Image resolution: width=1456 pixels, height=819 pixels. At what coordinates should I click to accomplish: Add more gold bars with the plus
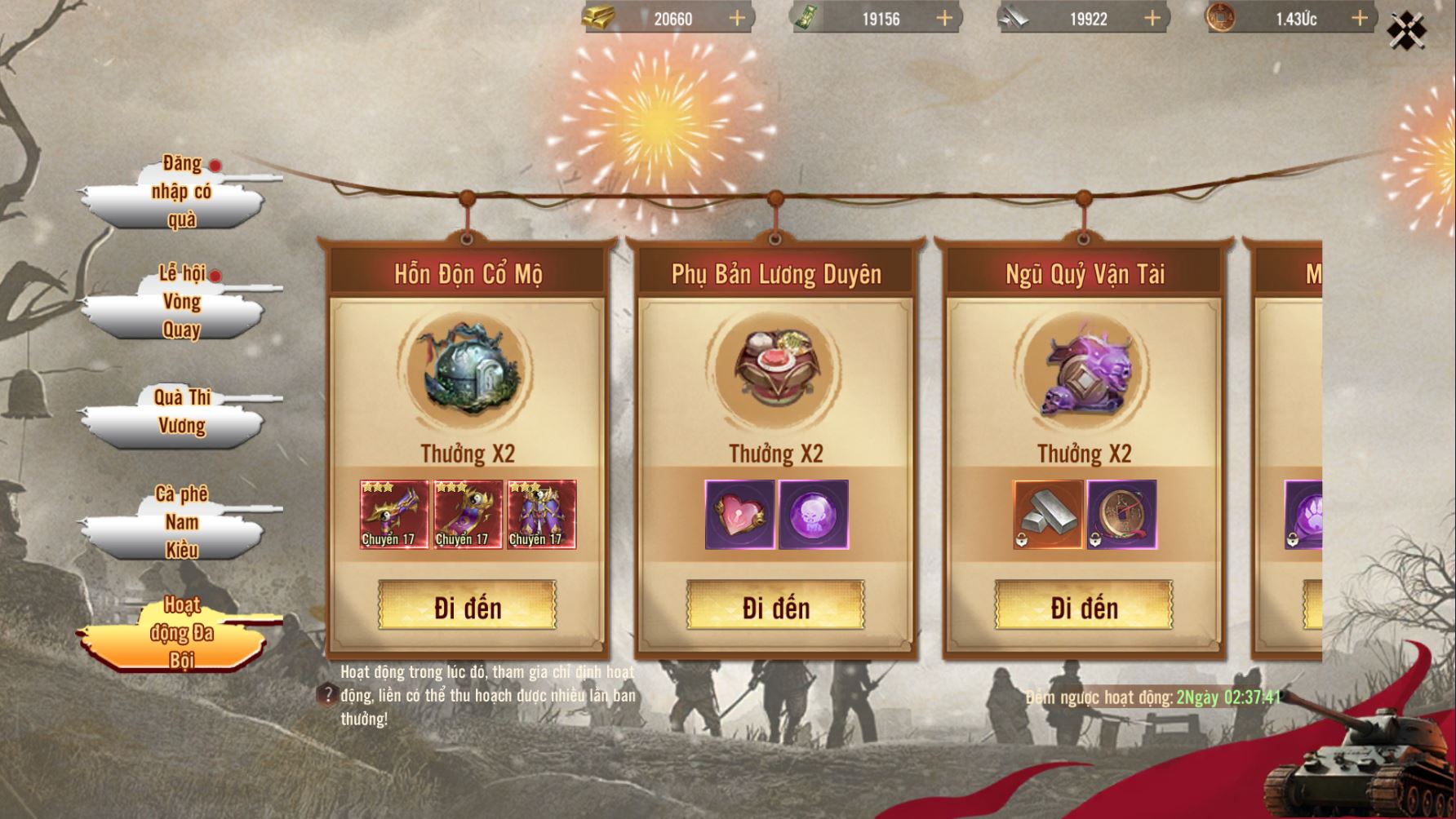click(x=737, y=19)
